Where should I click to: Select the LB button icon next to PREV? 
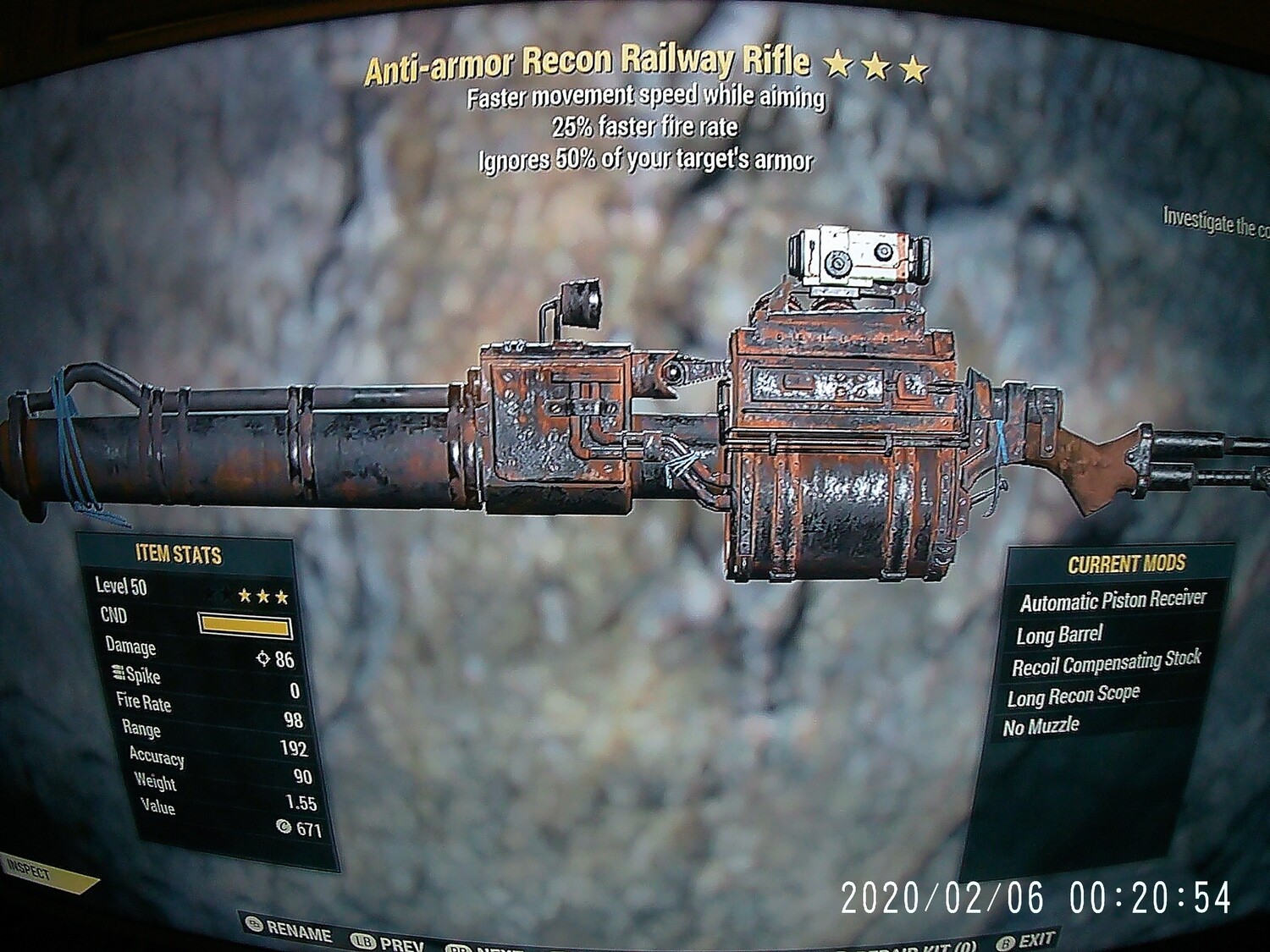pyautogui.click(x=361, y=938)
